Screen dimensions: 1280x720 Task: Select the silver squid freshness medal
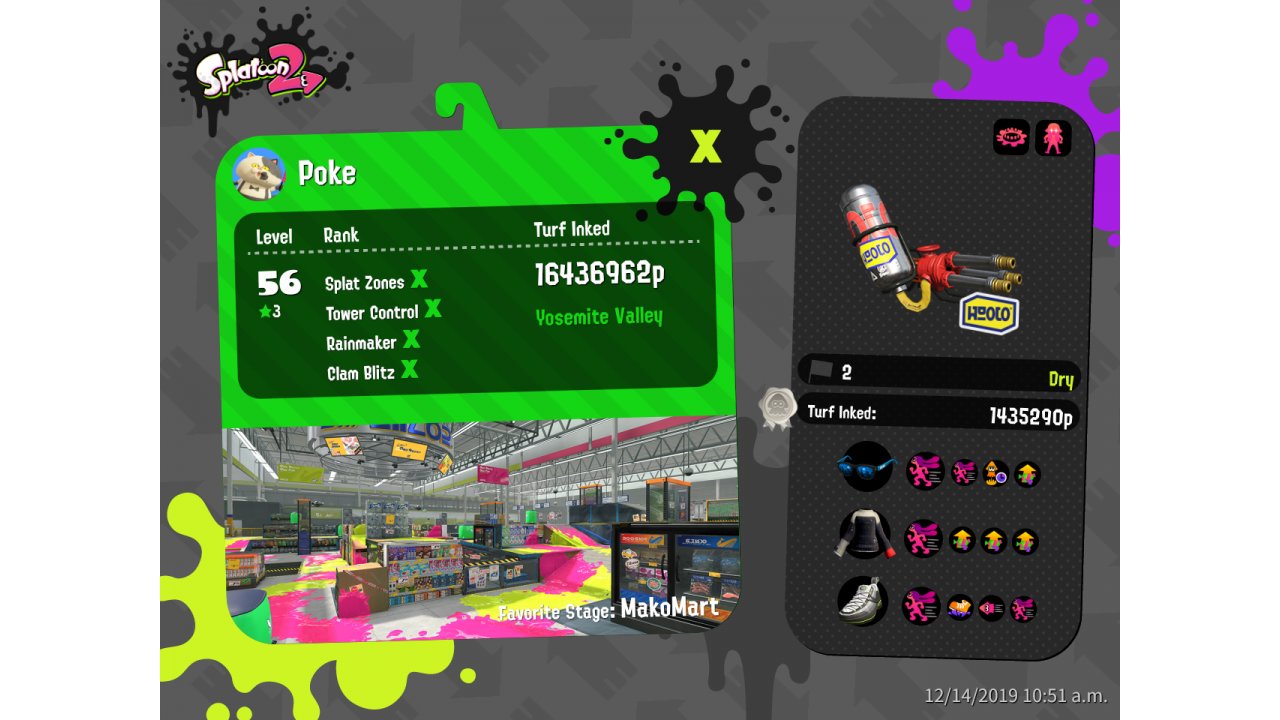click(x=777, y=406)
